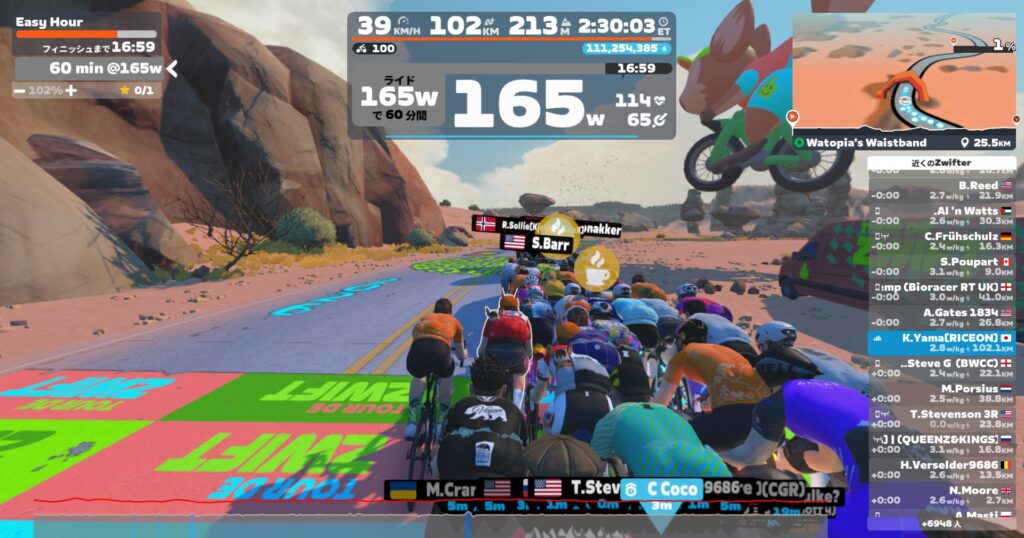This screenshot has width=1024, height=538.
Task: Select the C Coco rider name tag
Action: coord(668,489)
